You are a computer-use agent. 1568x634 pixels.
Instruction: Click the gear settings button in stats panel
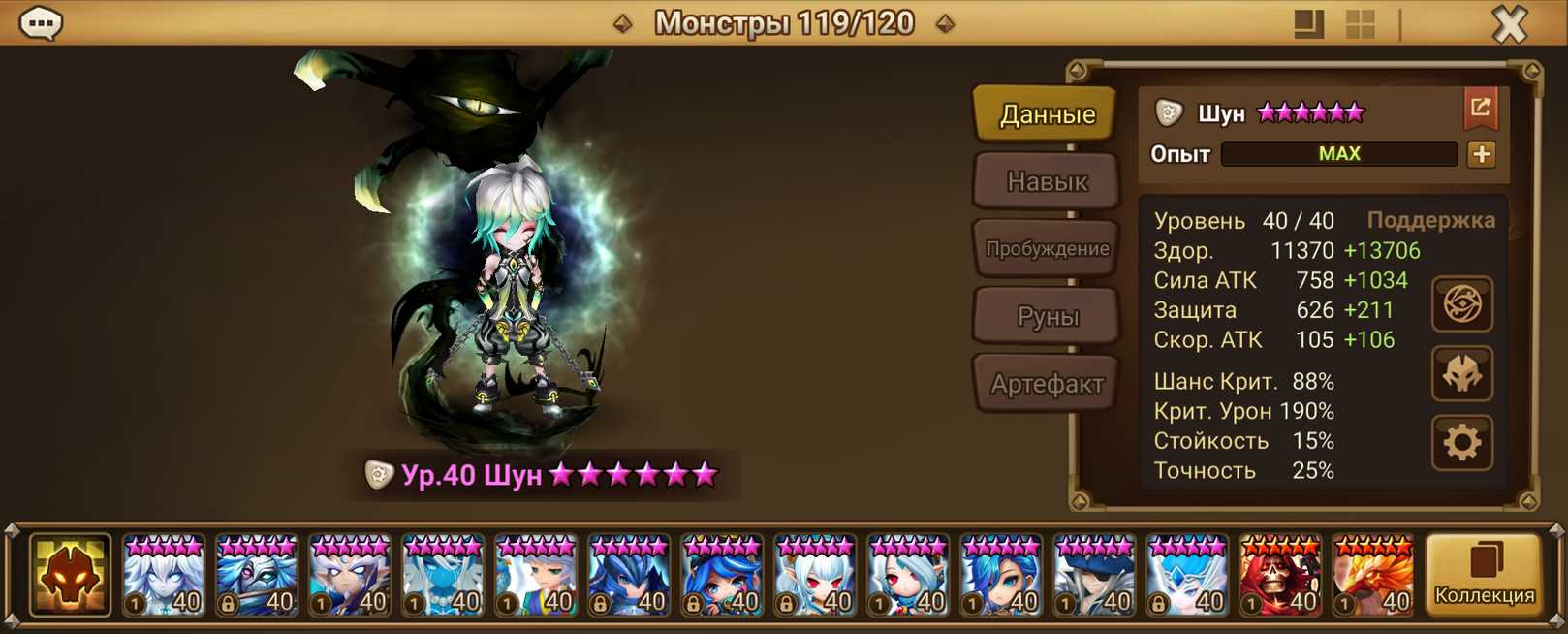coord(1461,443)
